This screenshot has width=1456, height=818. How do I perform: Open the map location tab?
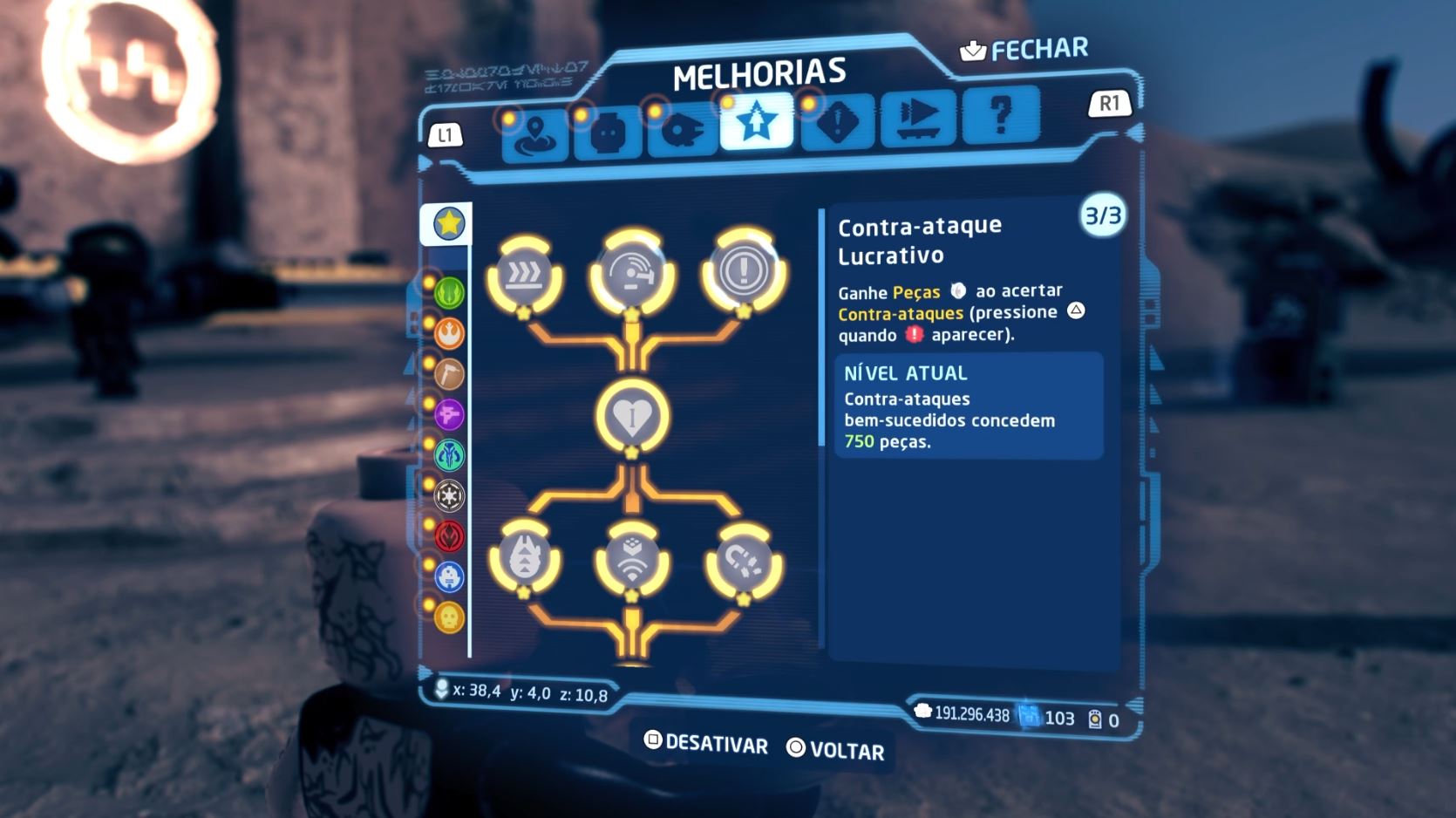[535, 134]
